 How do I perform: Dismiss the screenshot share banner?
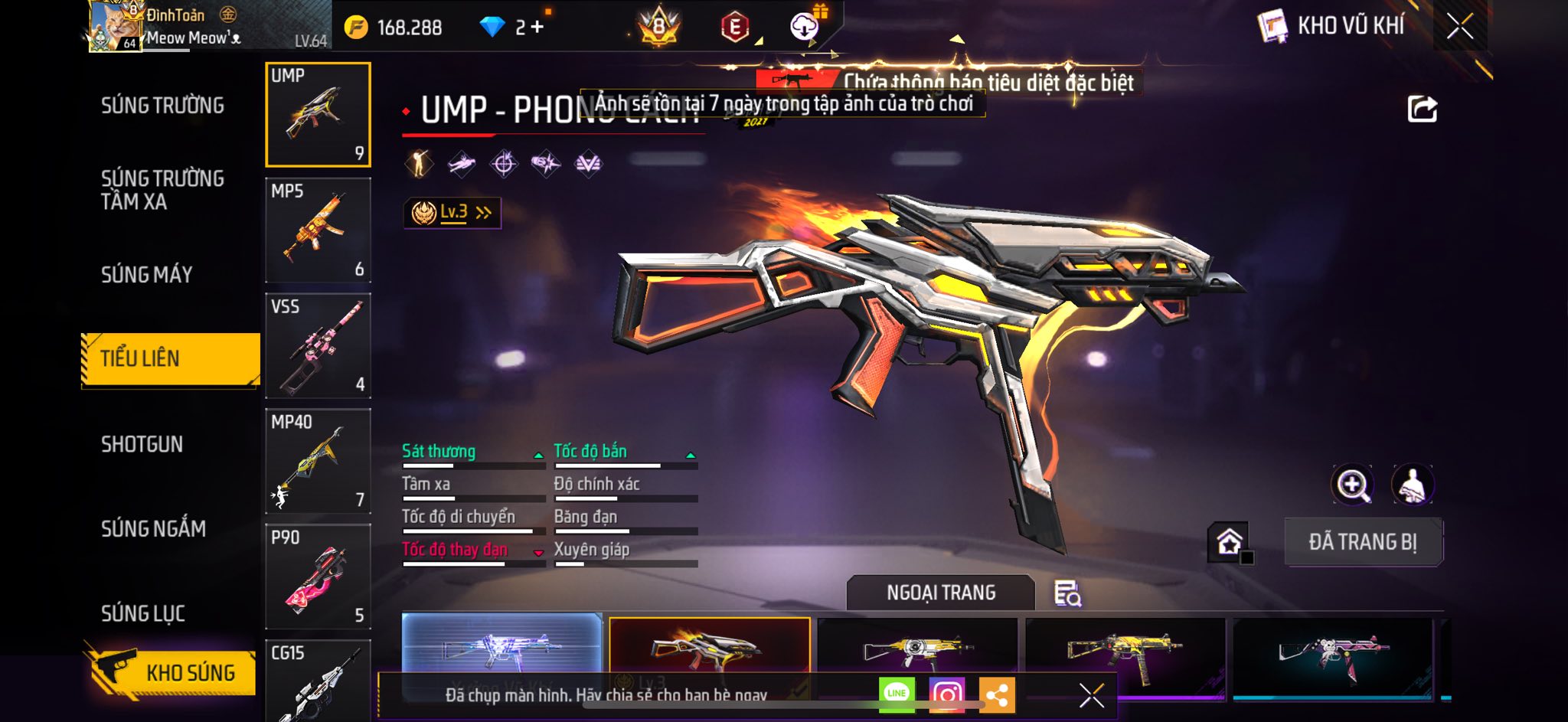[1091, 695]
